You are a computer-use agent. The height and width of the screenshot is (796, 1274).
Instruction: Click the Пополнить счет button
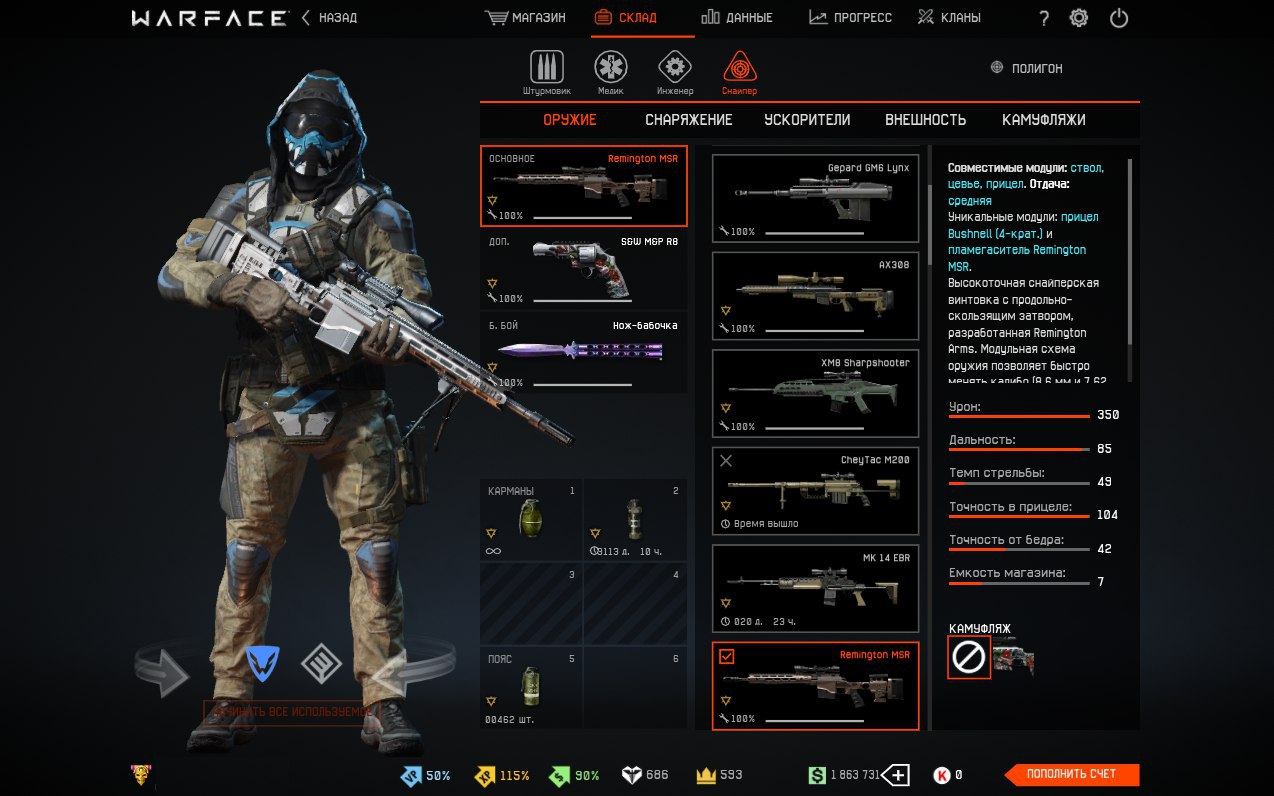[x=1071, y=774]
